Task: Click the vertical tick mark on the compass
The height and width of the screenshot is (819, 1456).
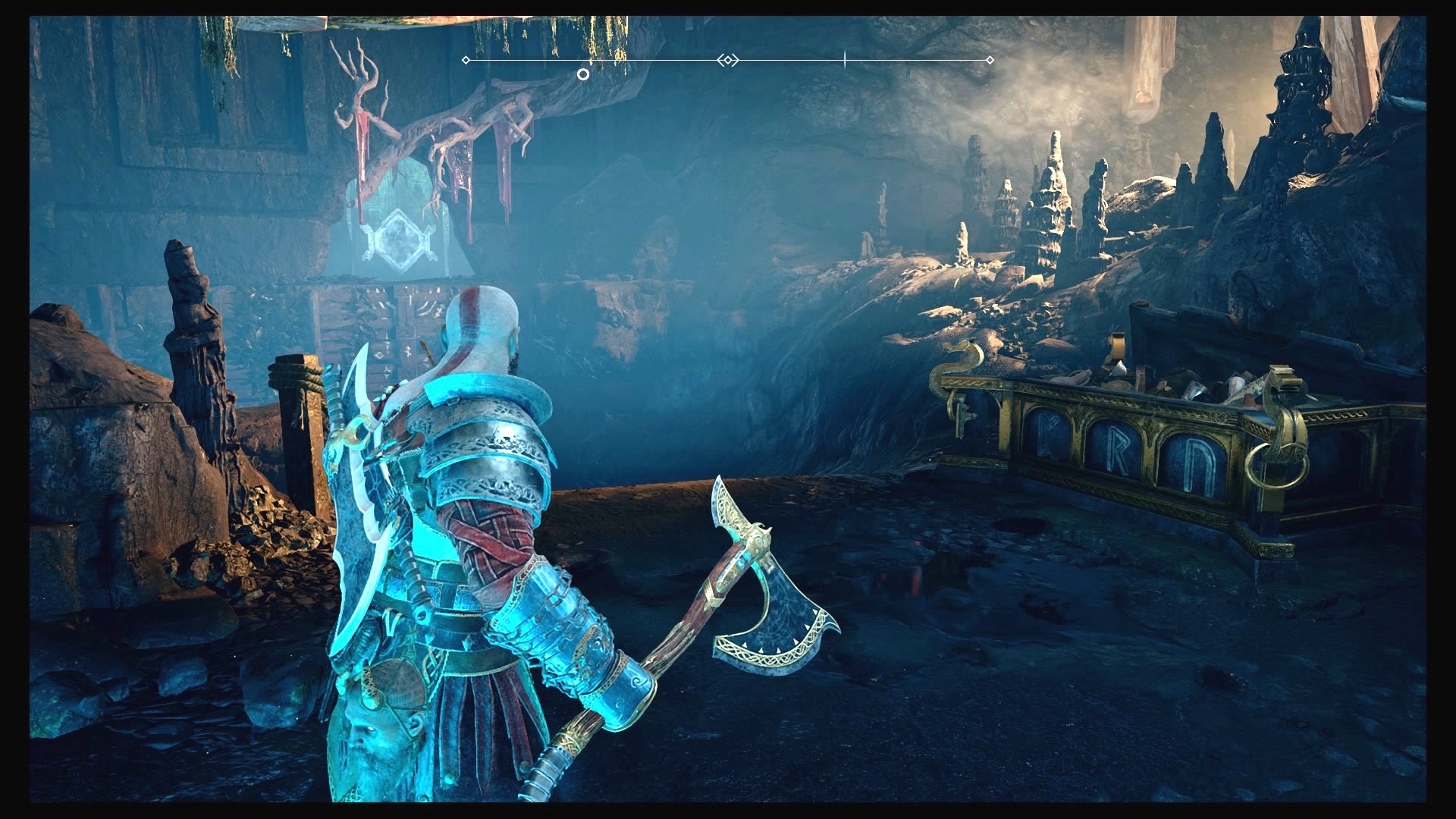Action: pos(845,60)
